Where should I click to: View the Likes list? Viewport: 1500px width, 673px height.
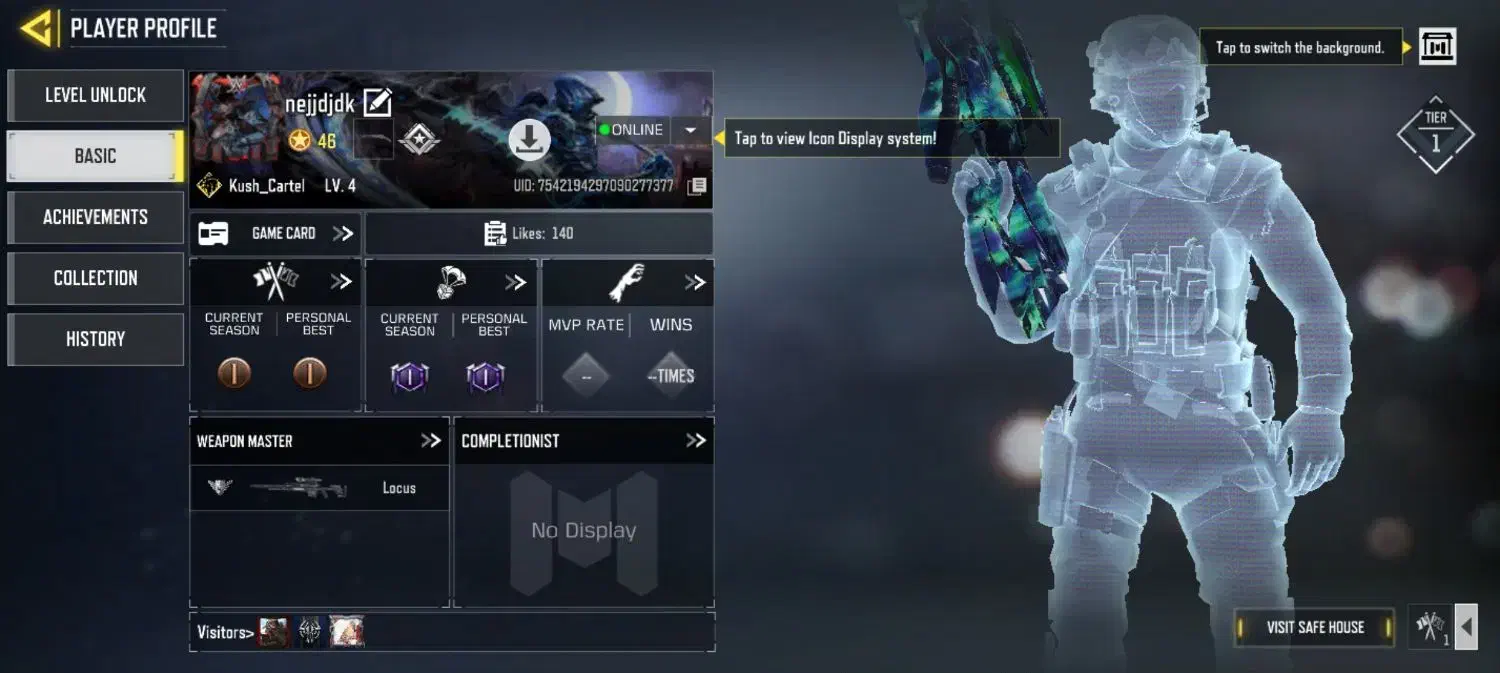(539, 233)
